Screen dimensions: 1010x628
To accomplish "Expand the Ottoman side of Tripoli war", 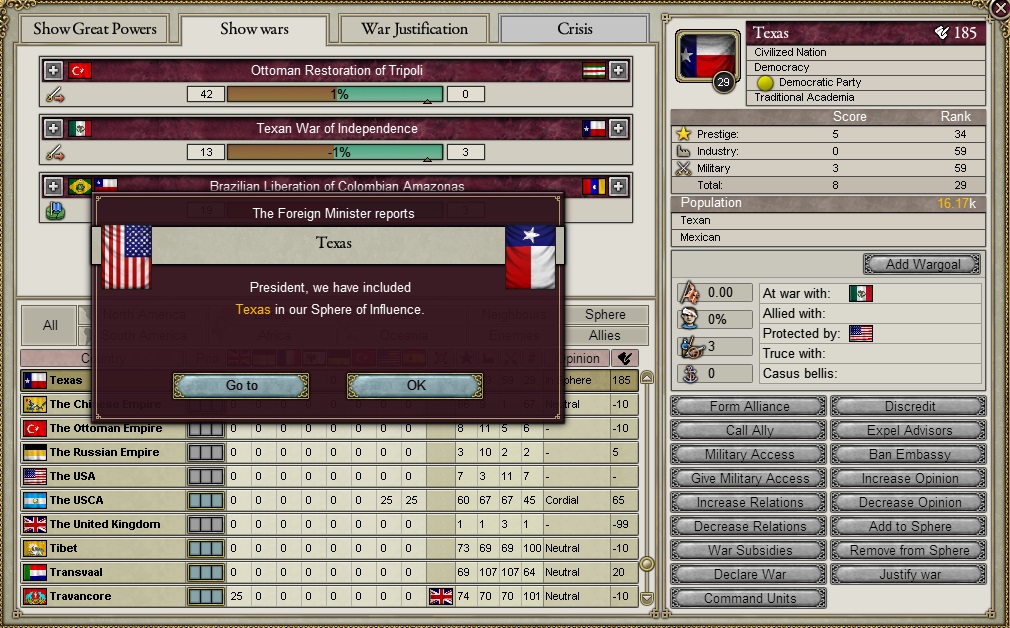I will pyautogui.click(x=53, y=71).
